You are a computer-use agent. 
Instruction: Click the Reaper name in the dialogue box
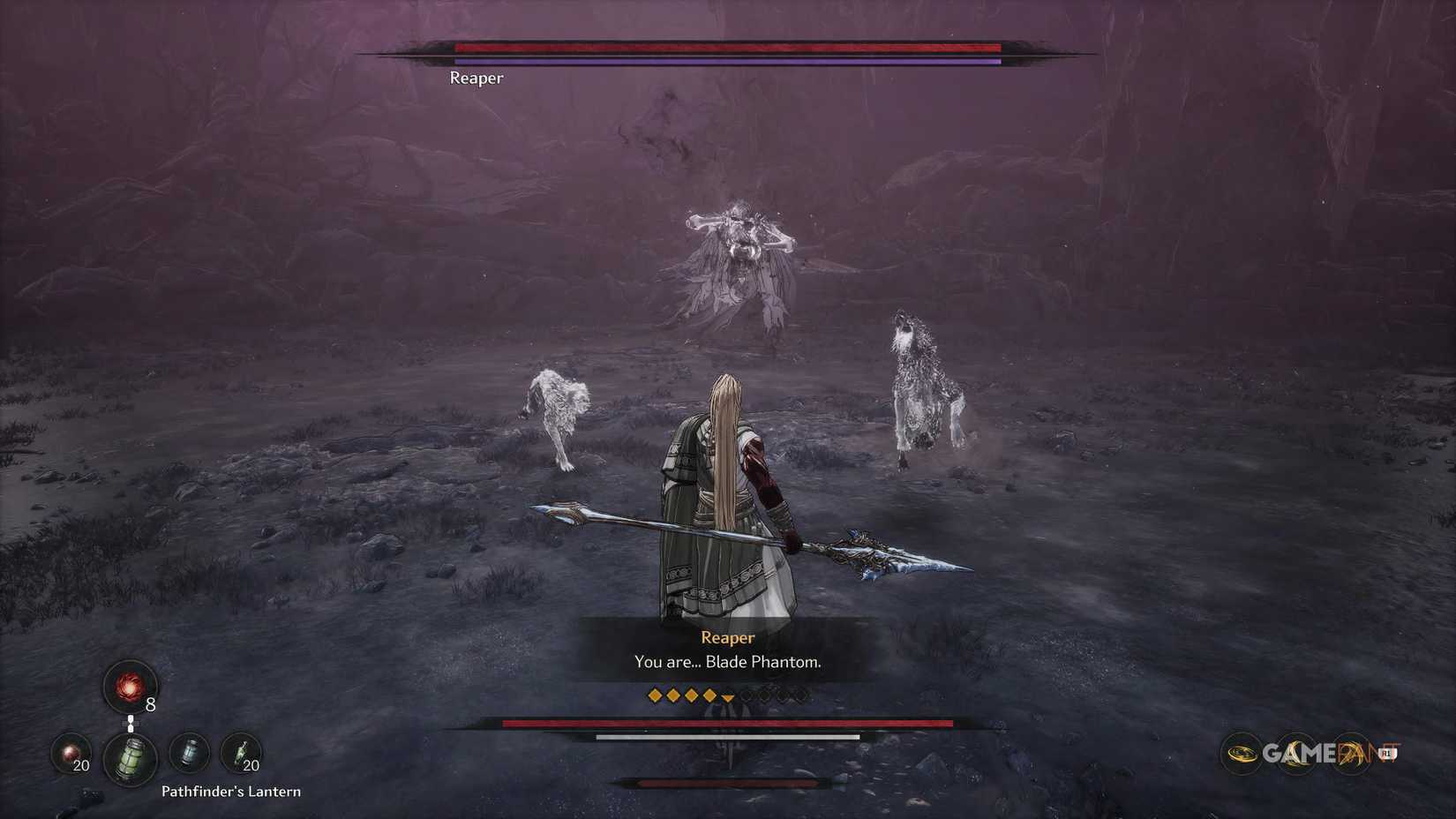[x=727, y=637]
